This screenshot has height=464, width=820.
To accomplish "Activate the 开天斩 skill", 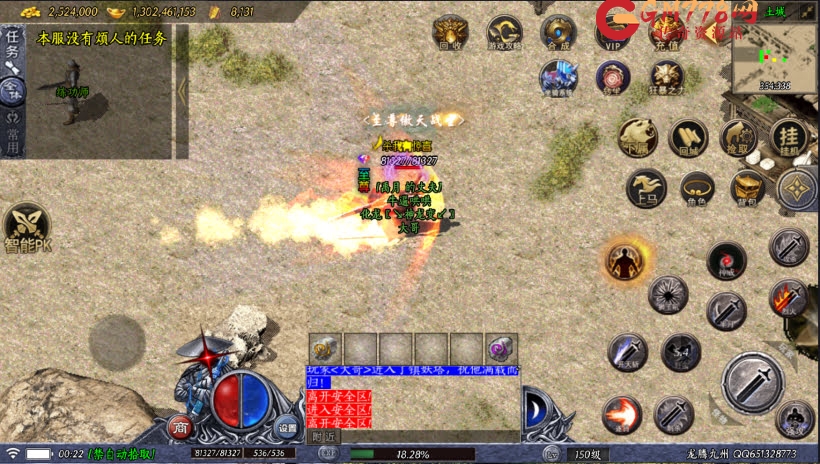I will pos(628,351).
